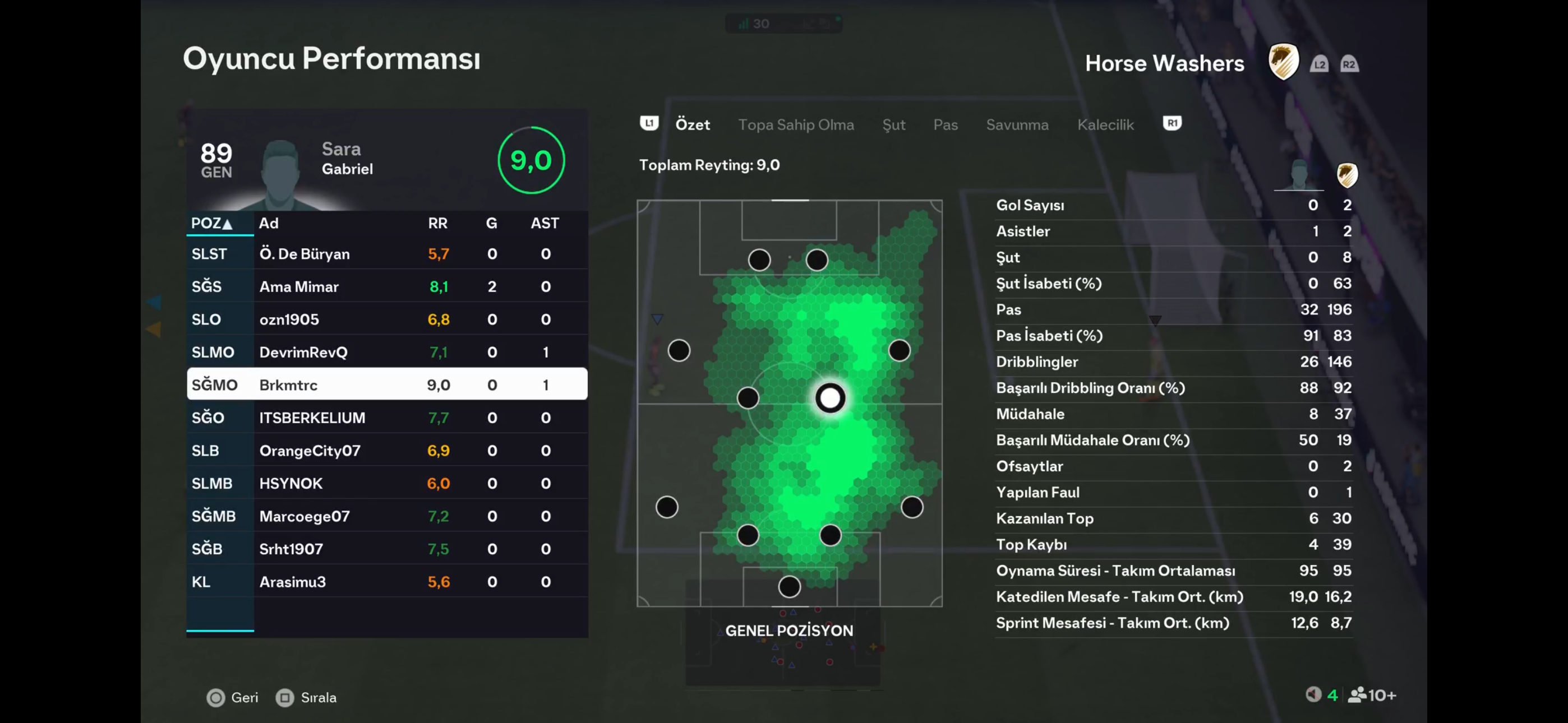The height and width of the screenshot is (723, 1568).
Task: Show the Pas statistics tab
Action: point(946,125)
